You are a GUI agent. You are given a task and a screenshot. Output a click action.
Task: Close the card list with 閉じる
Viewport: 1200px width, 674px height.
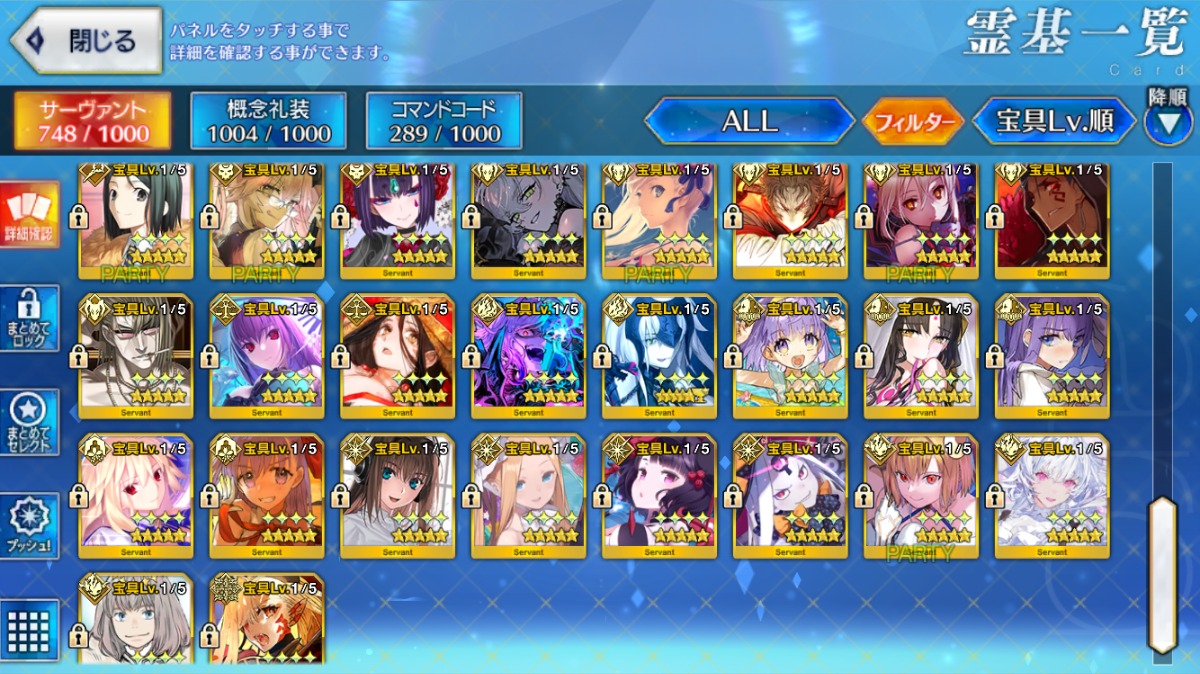[86, 40]
